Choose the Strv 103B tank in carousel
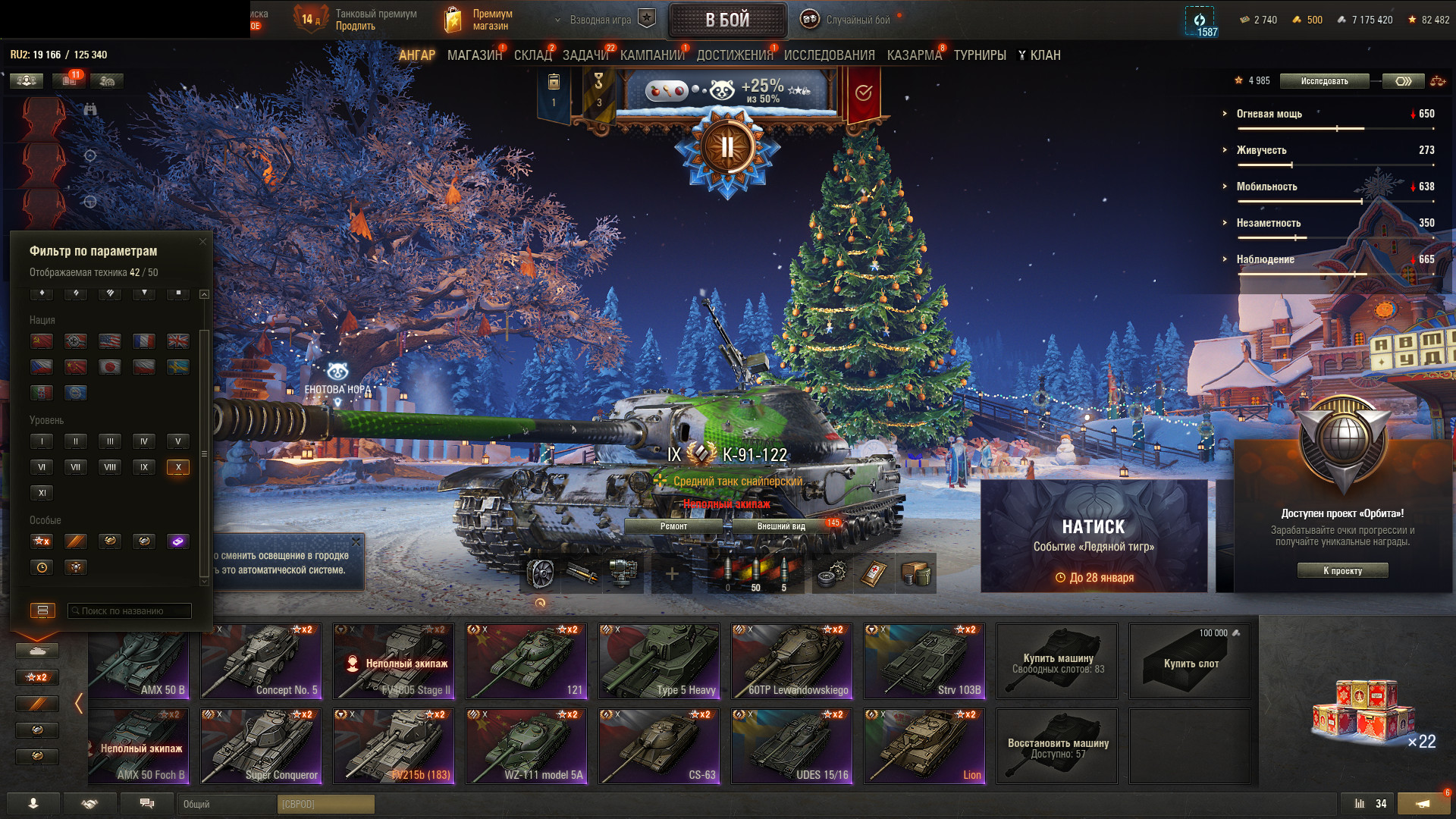Image resolution: width=1456 pixels, height=819 pixels. click(924, 661)
